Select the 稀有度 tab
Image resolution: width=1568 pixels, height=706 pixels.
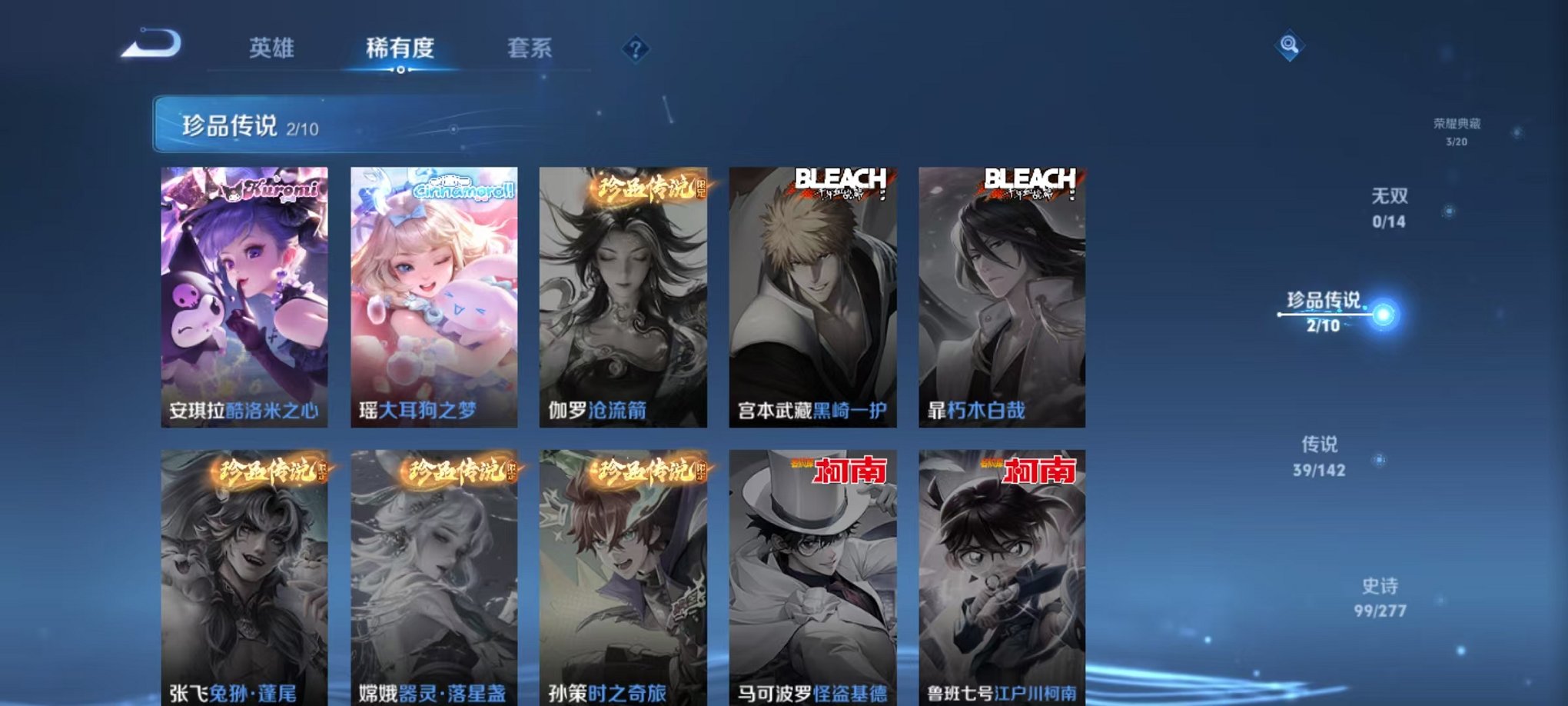coord(399,48)
